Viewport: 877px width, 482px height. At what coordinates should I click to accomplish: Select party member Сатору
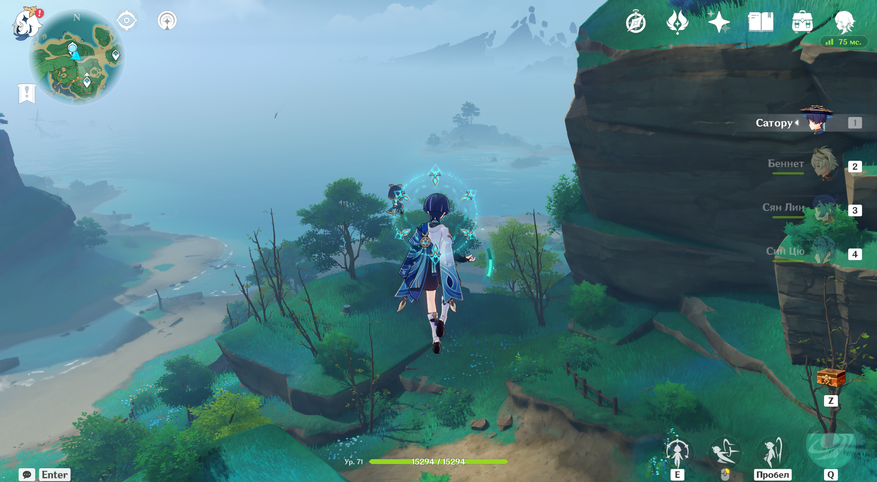[x=816, y=123]
